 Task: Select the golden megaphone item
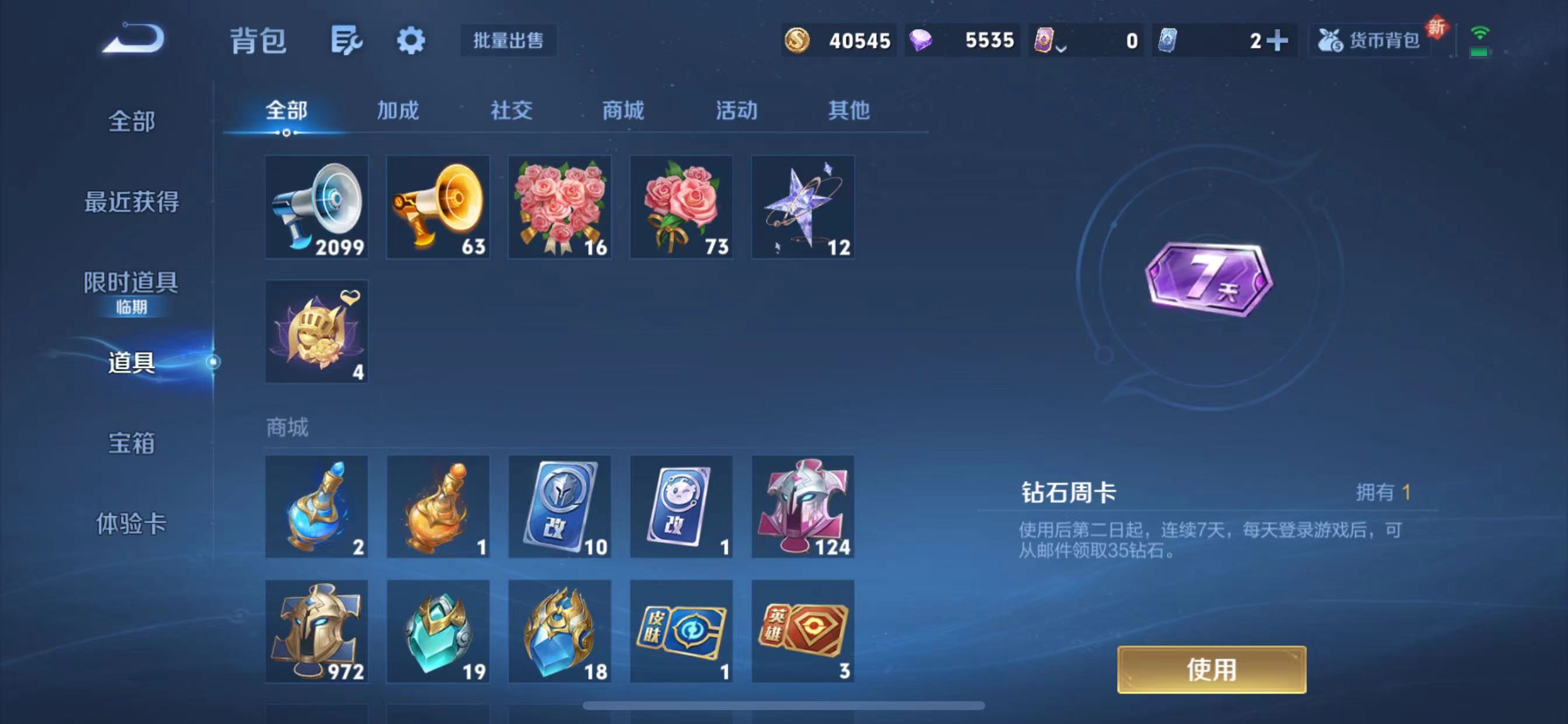(437, 207)
